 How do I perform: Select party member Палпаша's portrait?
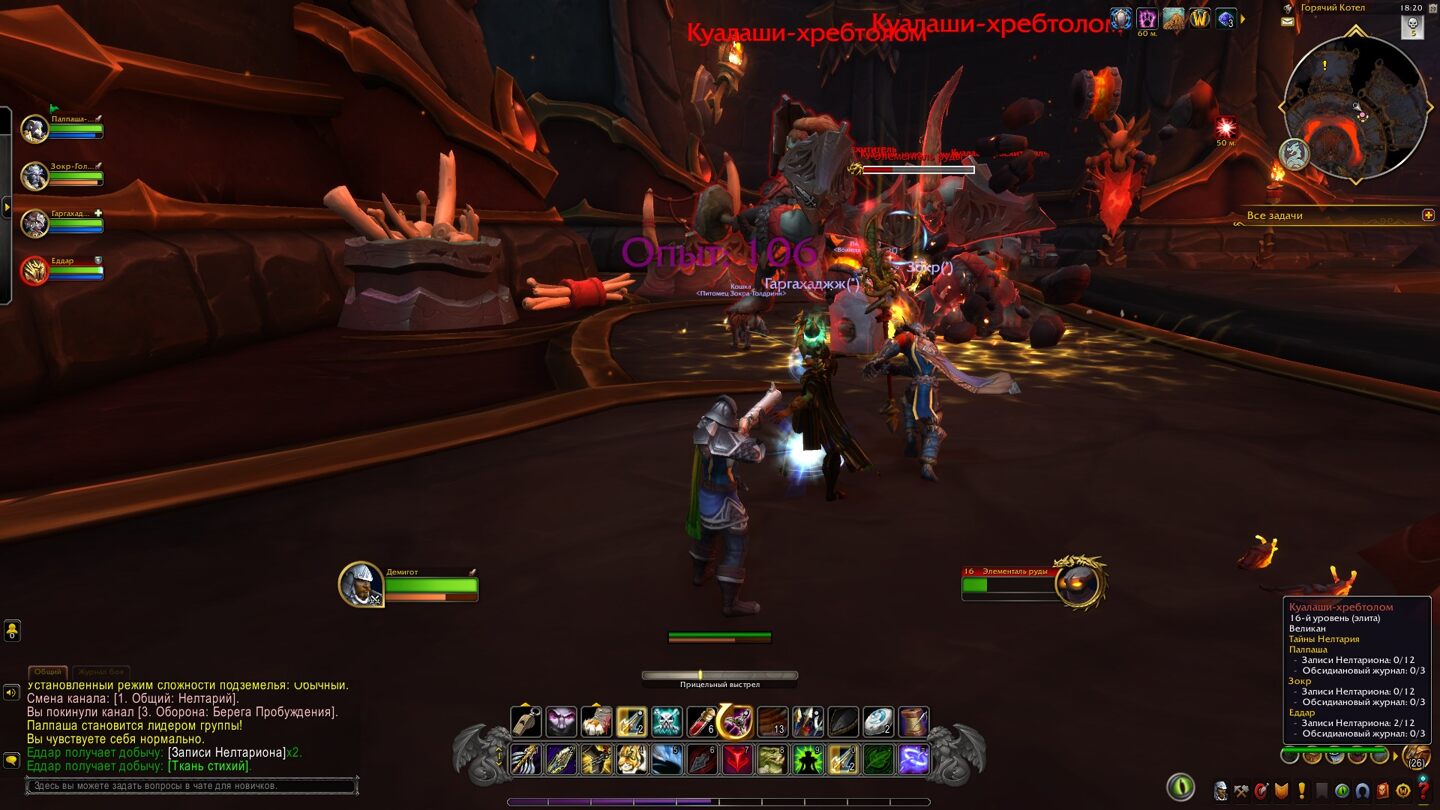35,129
